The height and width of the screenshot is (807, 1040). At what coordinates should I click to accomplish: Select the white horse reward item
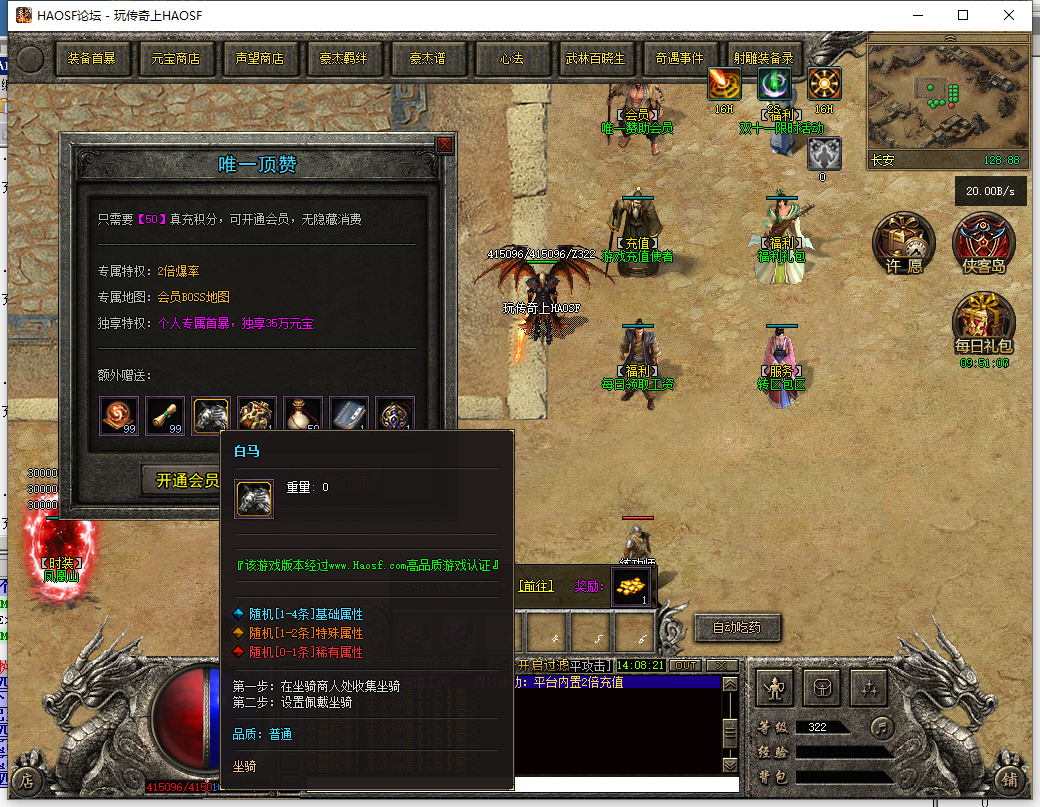pos(211,416)
